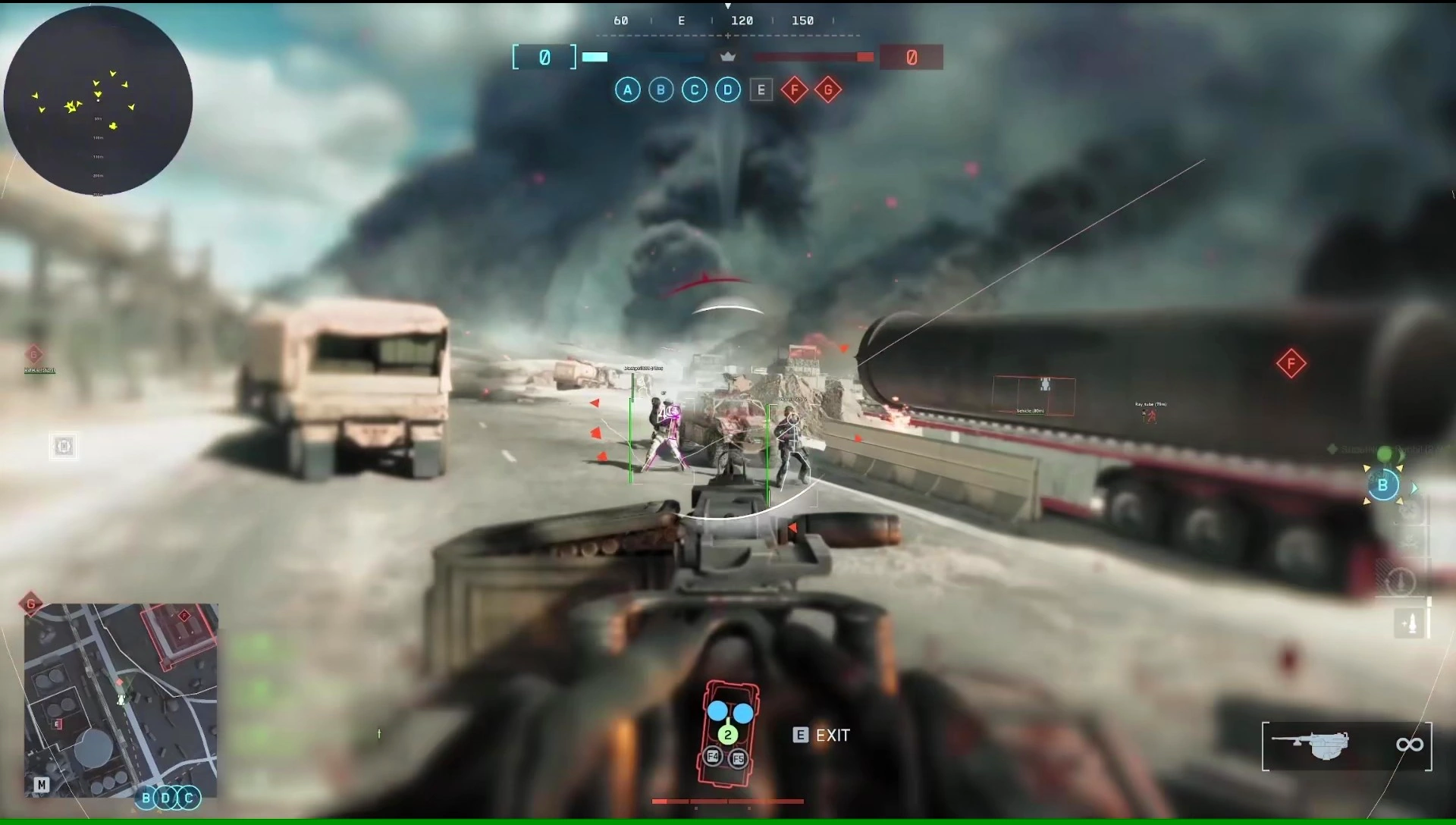The height and width of the screenshot is (825, 1456).
Task: Expand the circular radar minimap
Action: [x=99, y=101]
